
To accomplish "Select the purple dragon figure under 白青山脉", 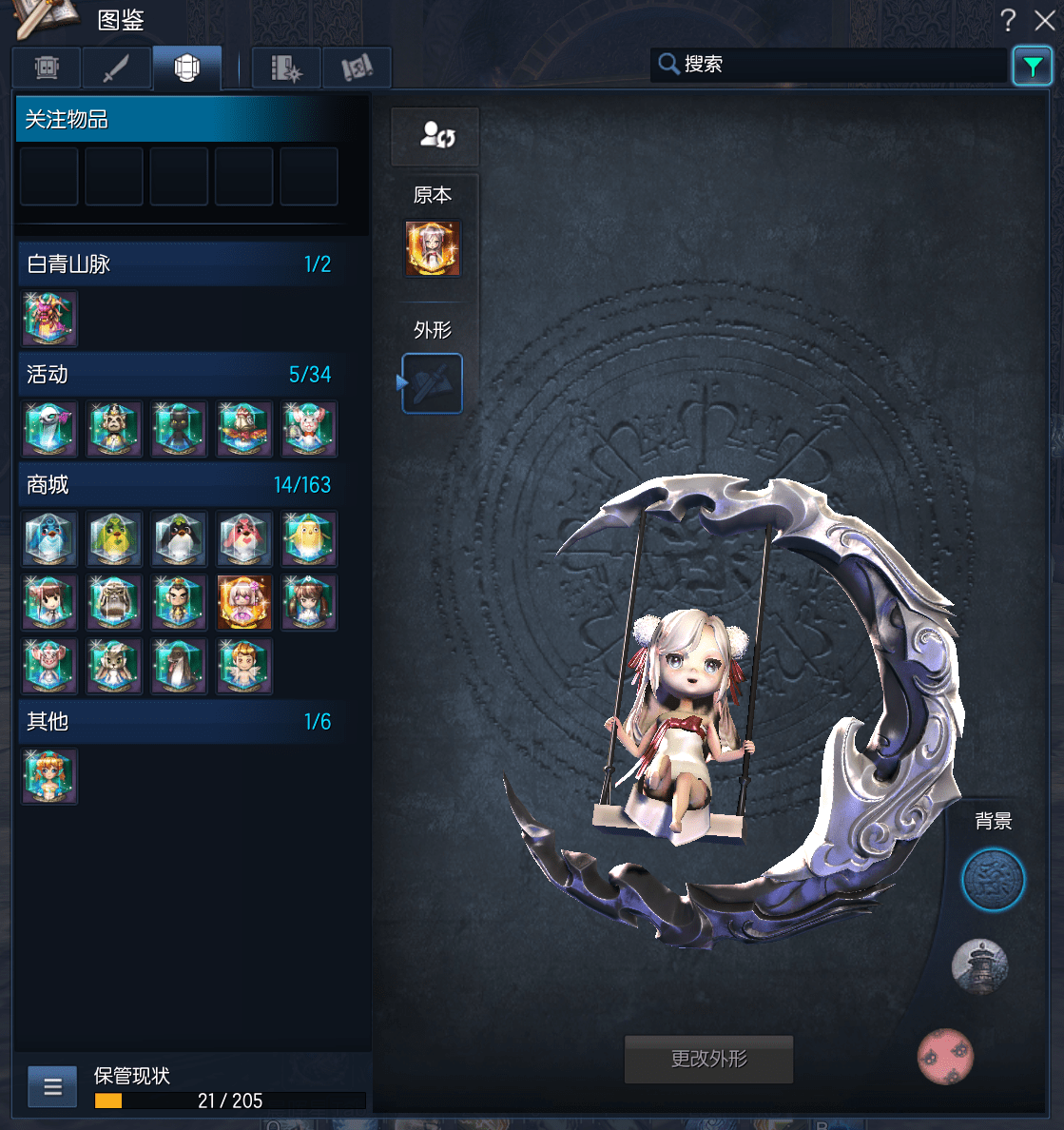I will click(x=49, y=319).
